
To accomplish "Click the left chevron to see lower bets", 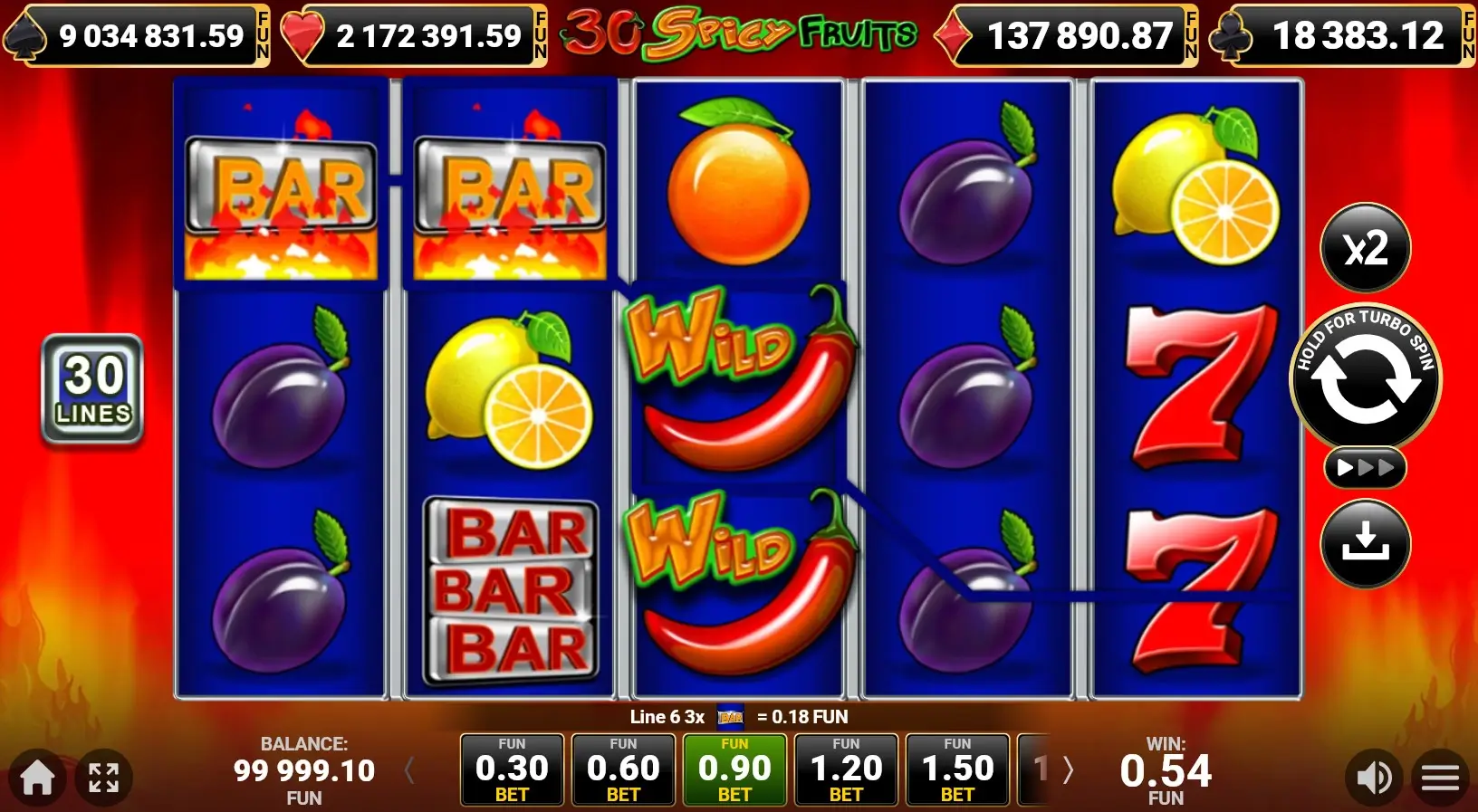I will coord(409,770).
